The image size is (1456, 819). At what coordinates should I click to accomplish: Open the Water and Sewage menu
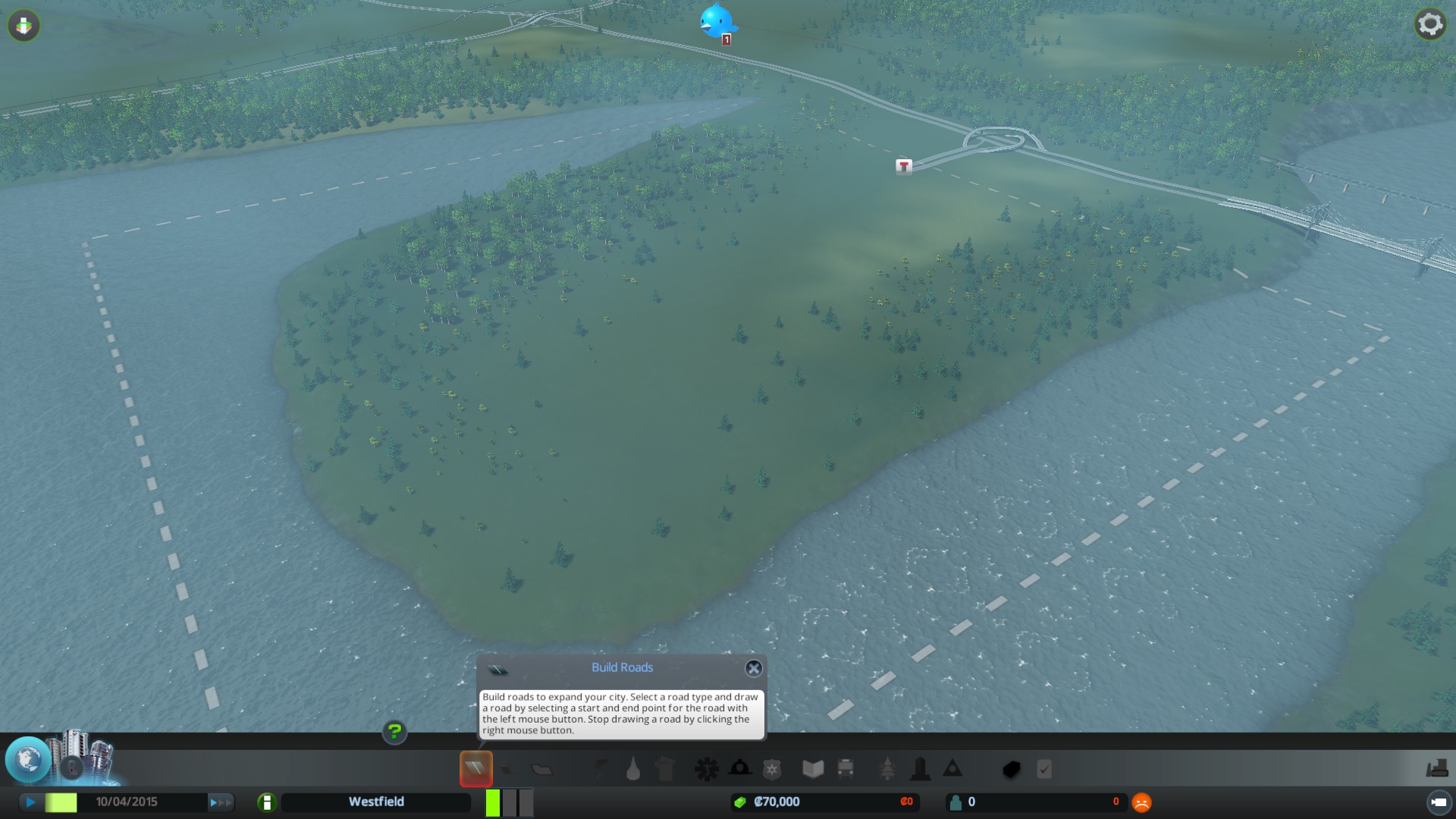pos(634,768)
